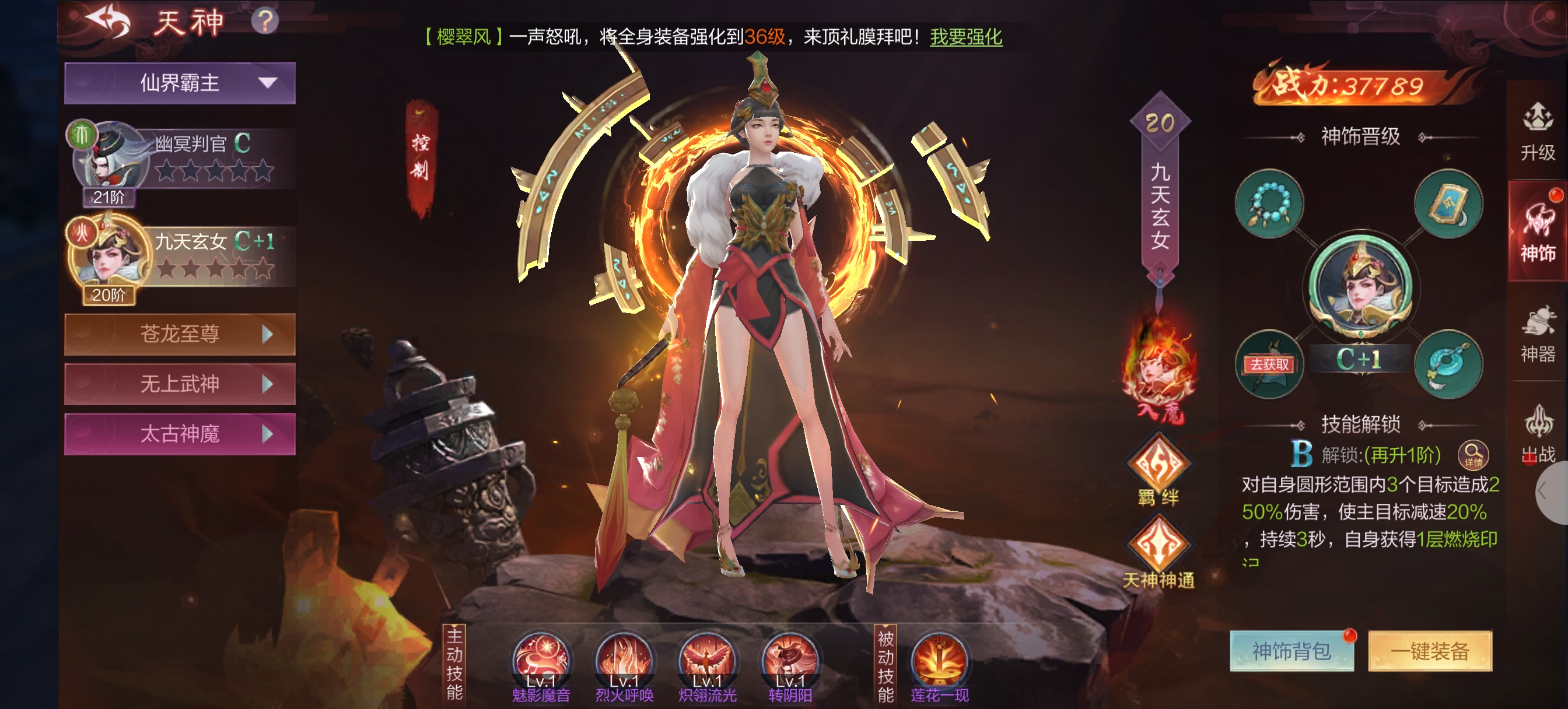Expand the 无上武神 category
1568x709 pixels.
[x=180, y=384]
